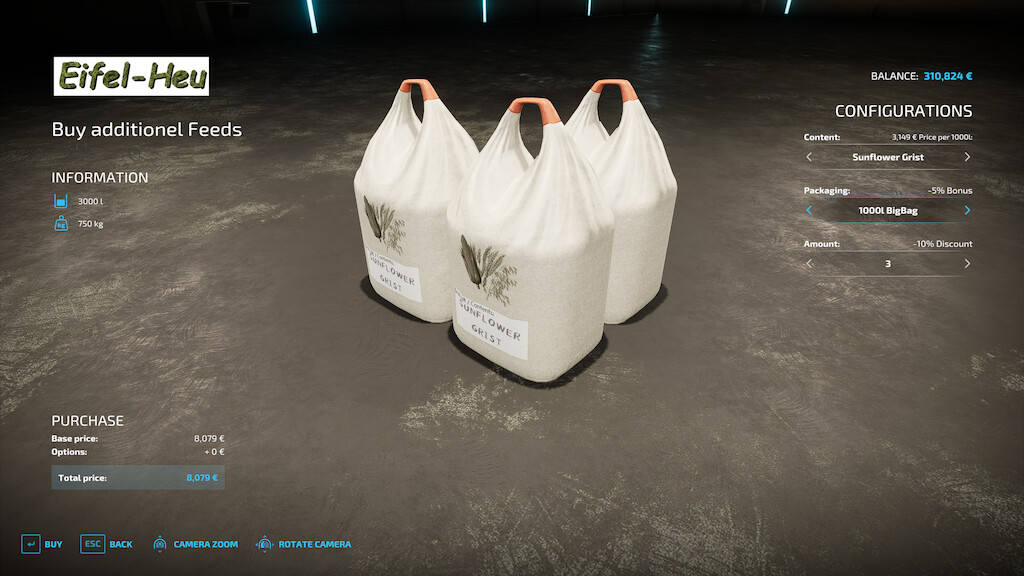Go Back from the shop screen

107,544
